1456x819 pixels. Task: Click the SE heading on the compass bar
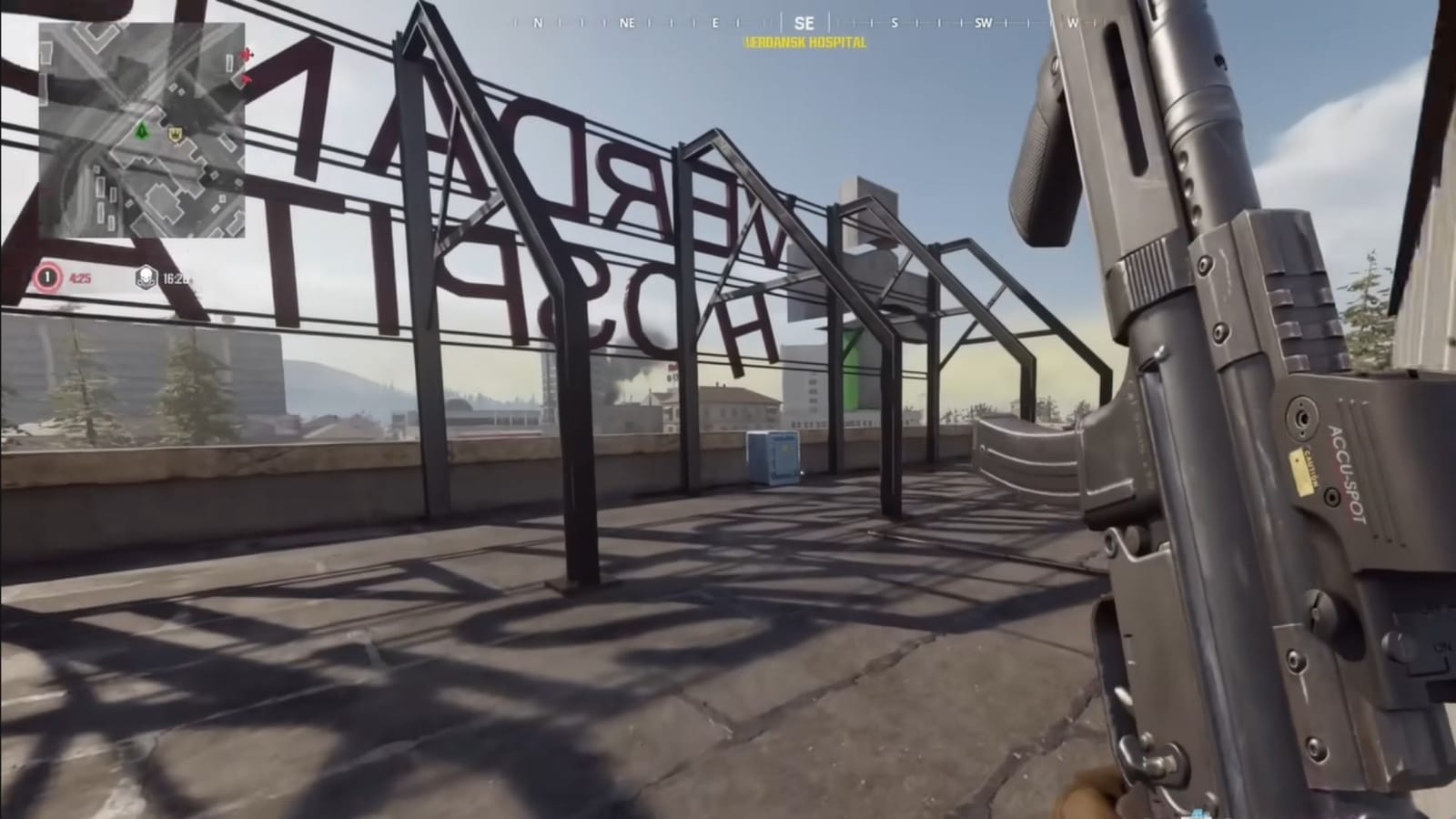click(x=804, y=24)
